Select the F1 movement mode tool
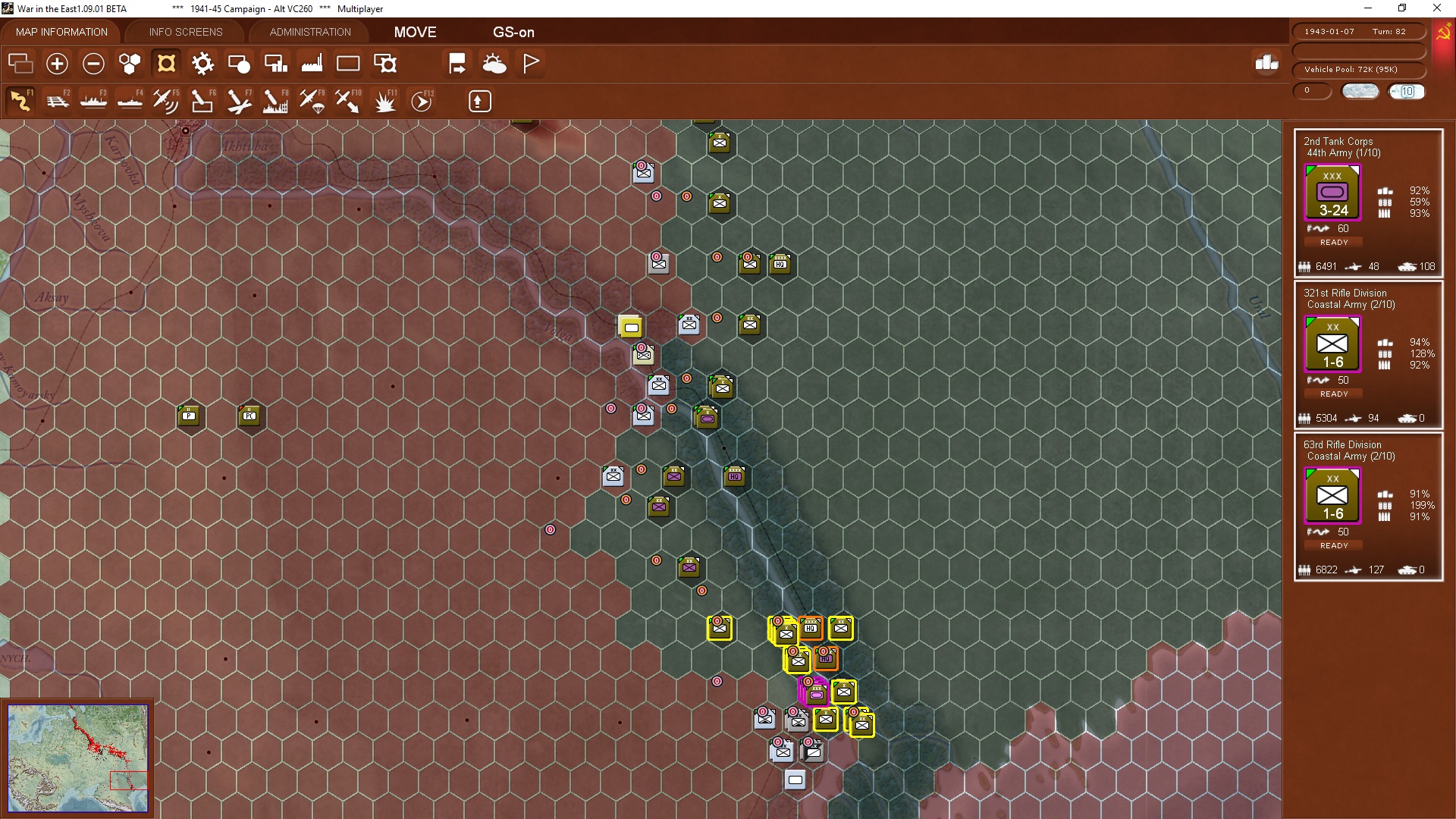 tap(20, 100)
